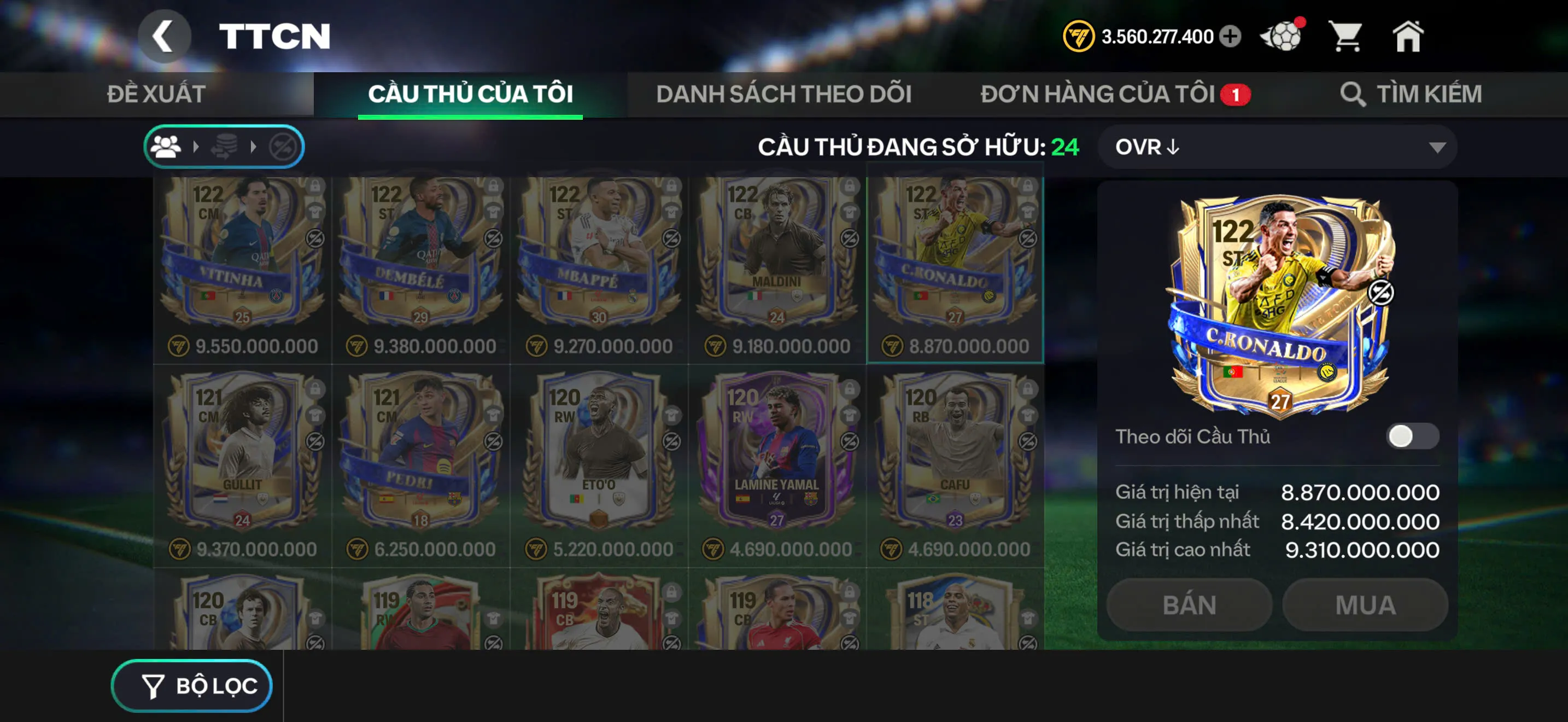Tap the back arrow beside TTCN title
Screen dimensions: 1568x722
coord(163,36)
